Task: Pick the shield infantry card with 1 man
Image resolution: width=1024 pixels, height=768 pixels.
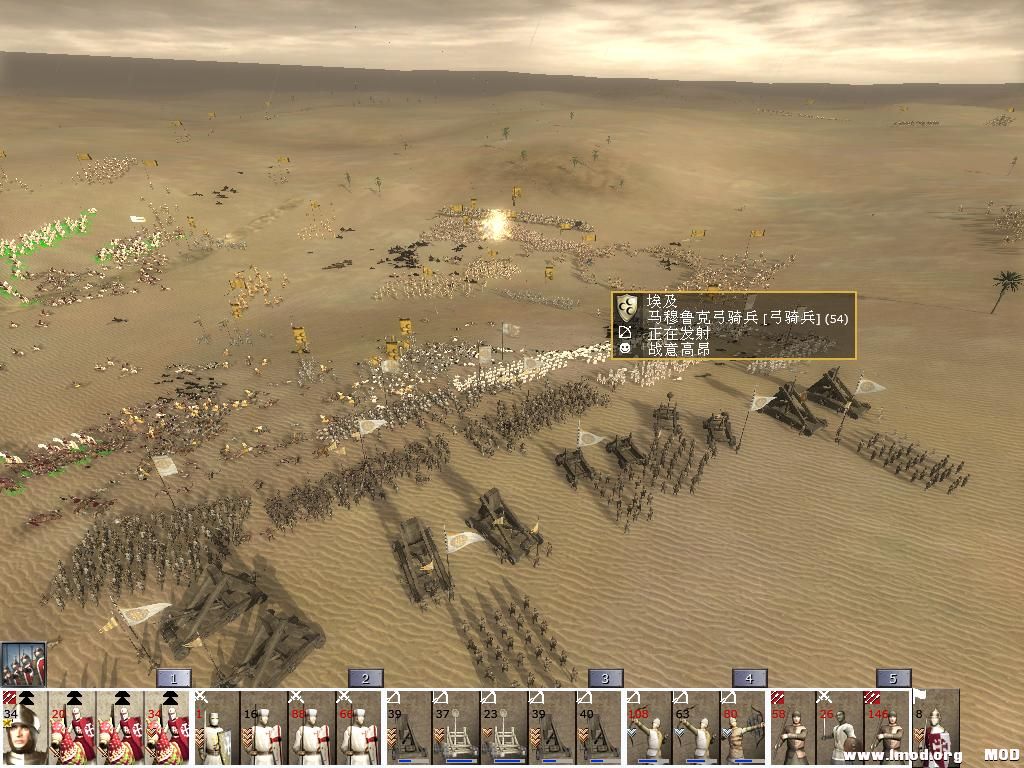Action: click(x=216, y=728)
